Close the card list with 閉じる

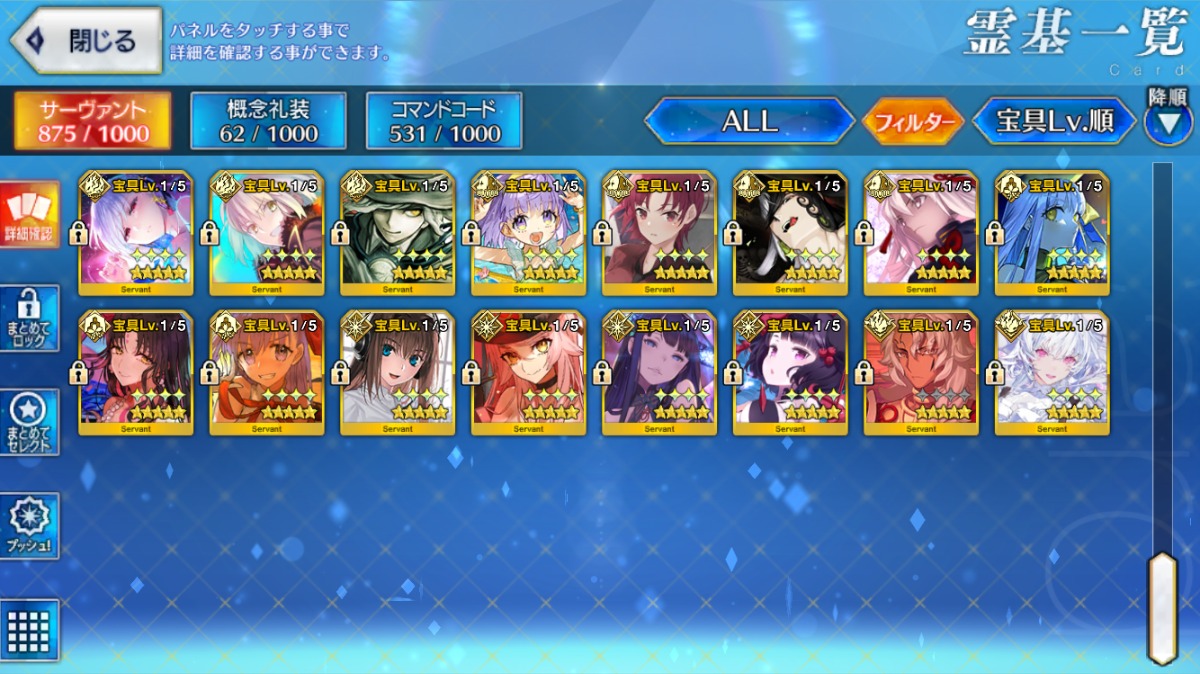[86, 41]
